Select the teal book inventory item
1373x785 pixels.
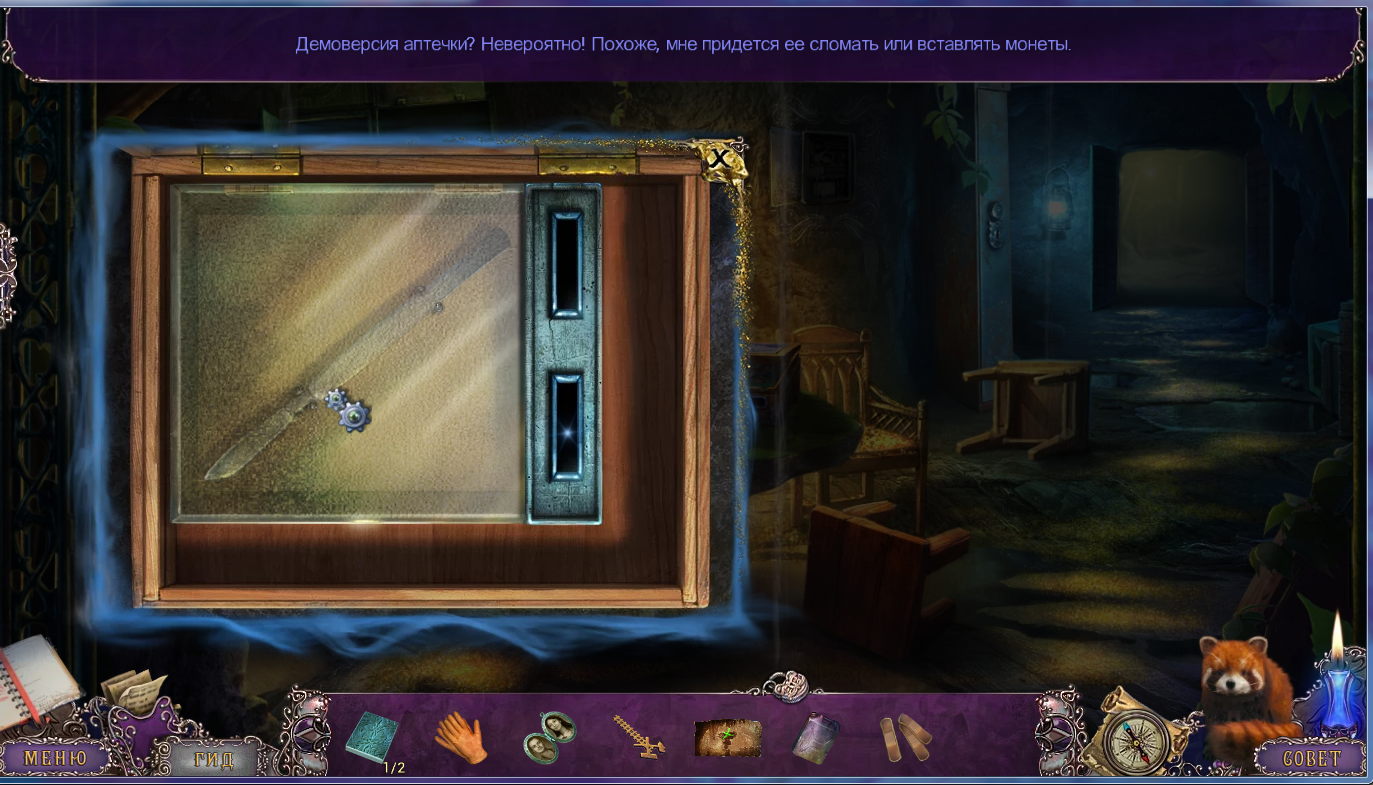372,738
